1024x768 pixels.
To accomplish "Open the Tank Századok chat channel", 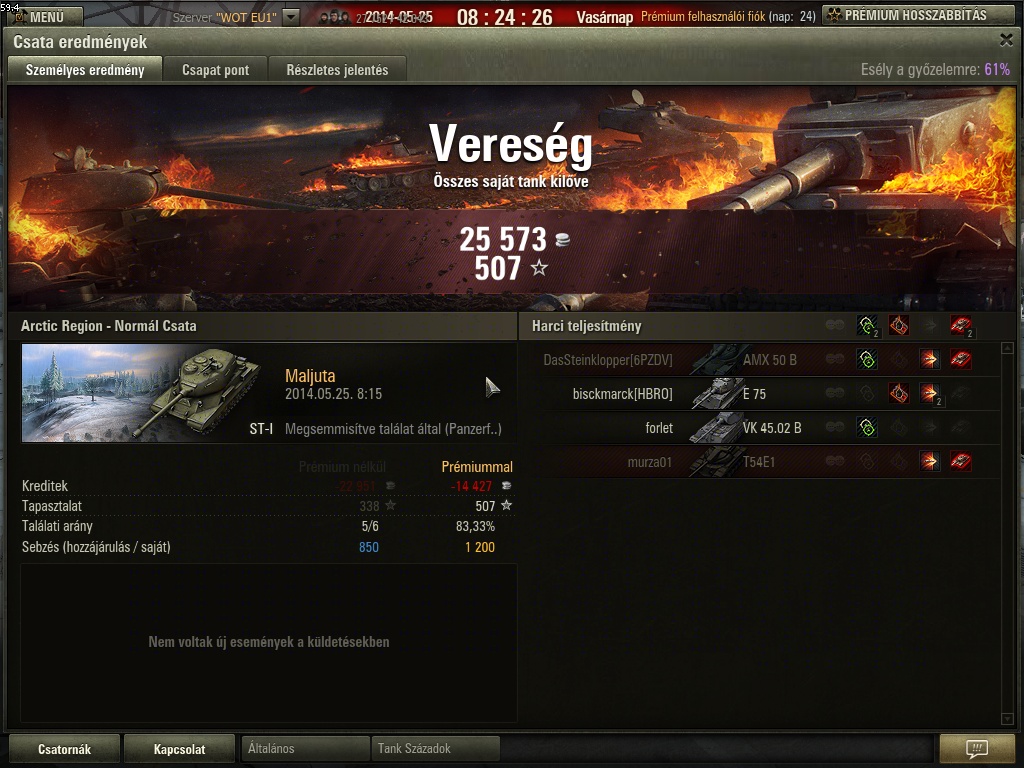I will click(x=435, y=748).
